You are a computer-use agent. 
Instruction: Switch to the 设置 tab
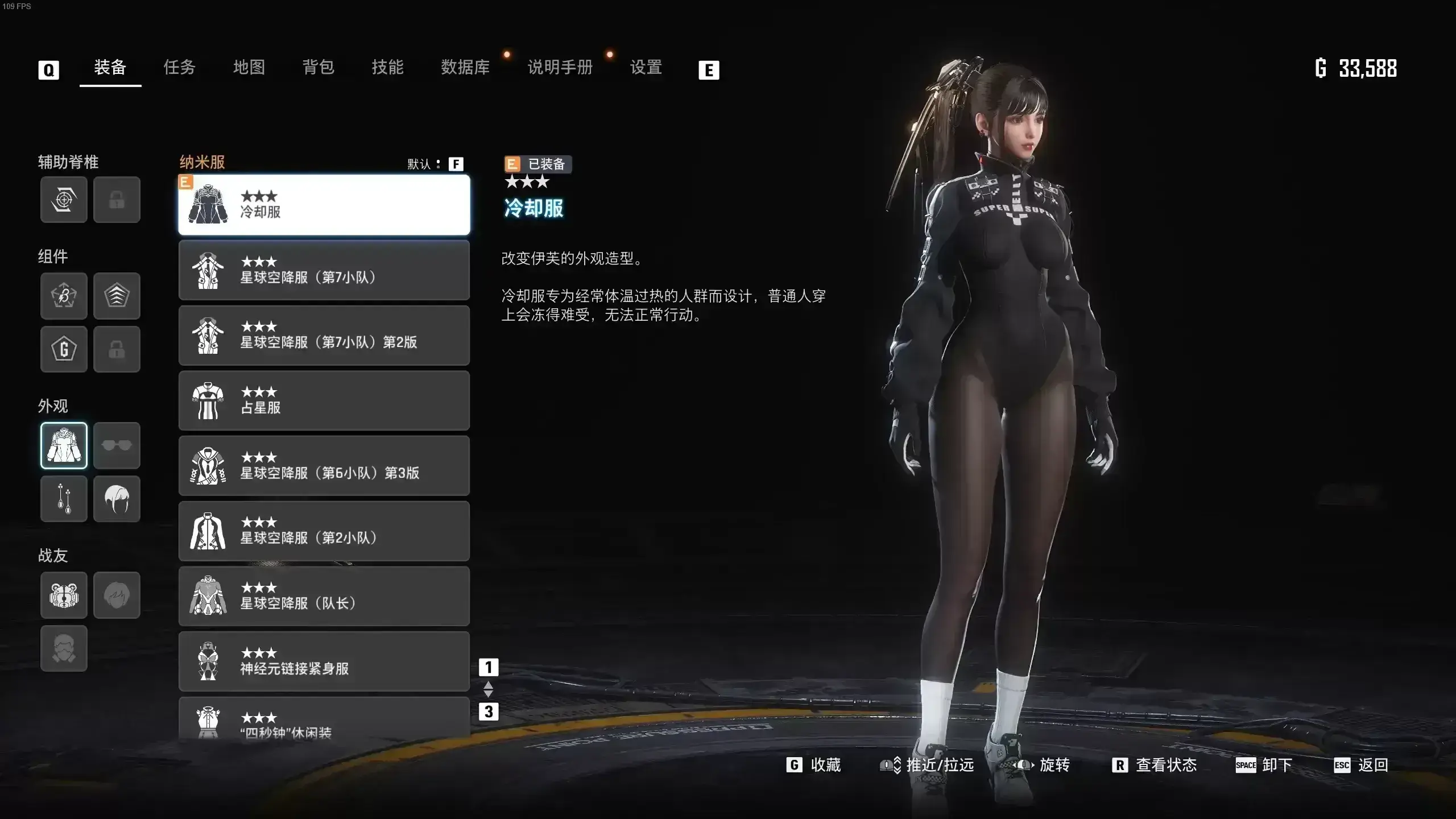pyautogui.click(x=646, y=68)
